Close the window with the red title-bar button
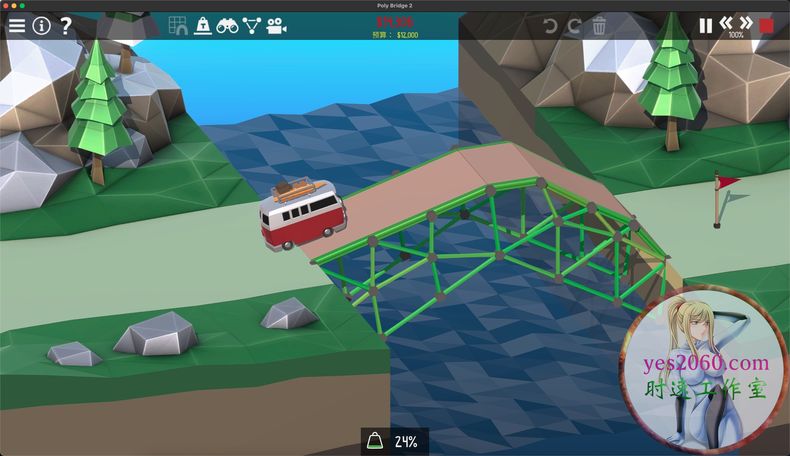The width and height of the screenshot is (790, 456). tap(6, 5)
